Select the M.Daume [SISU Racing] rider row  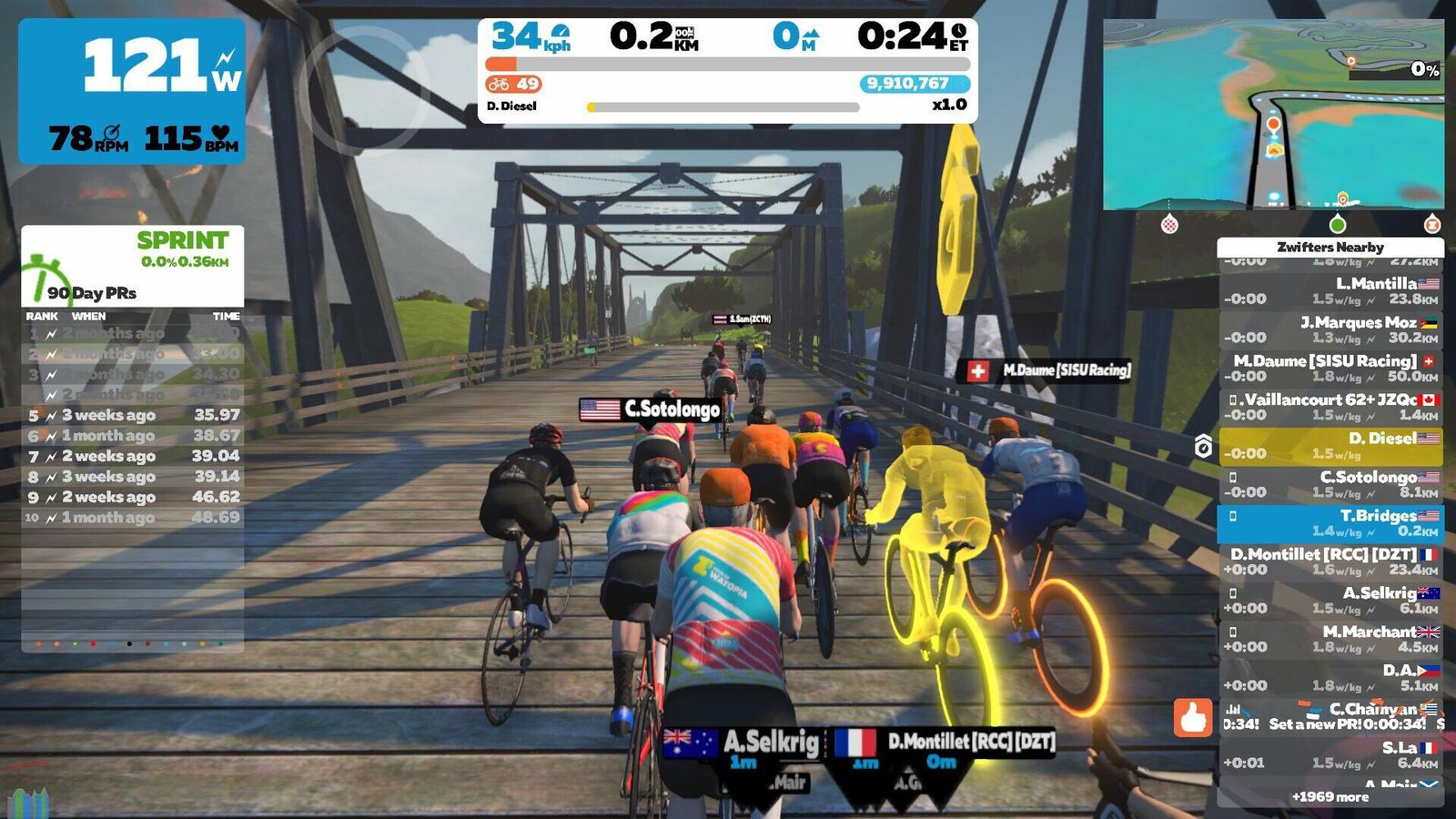click(1330, 369)
